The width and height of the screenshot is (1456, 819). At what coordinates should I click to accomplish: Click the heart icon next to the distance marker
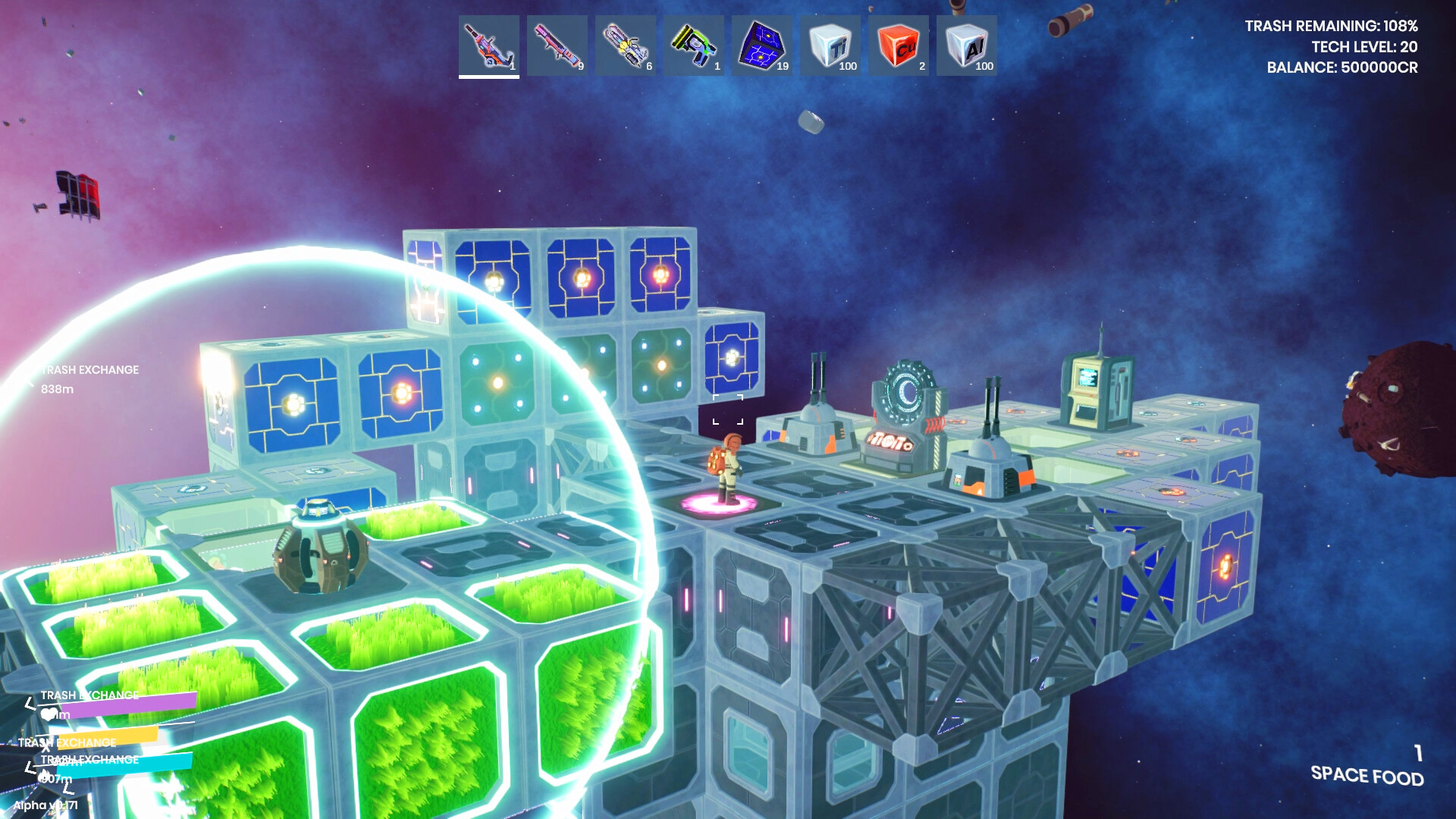coord(48,714)
